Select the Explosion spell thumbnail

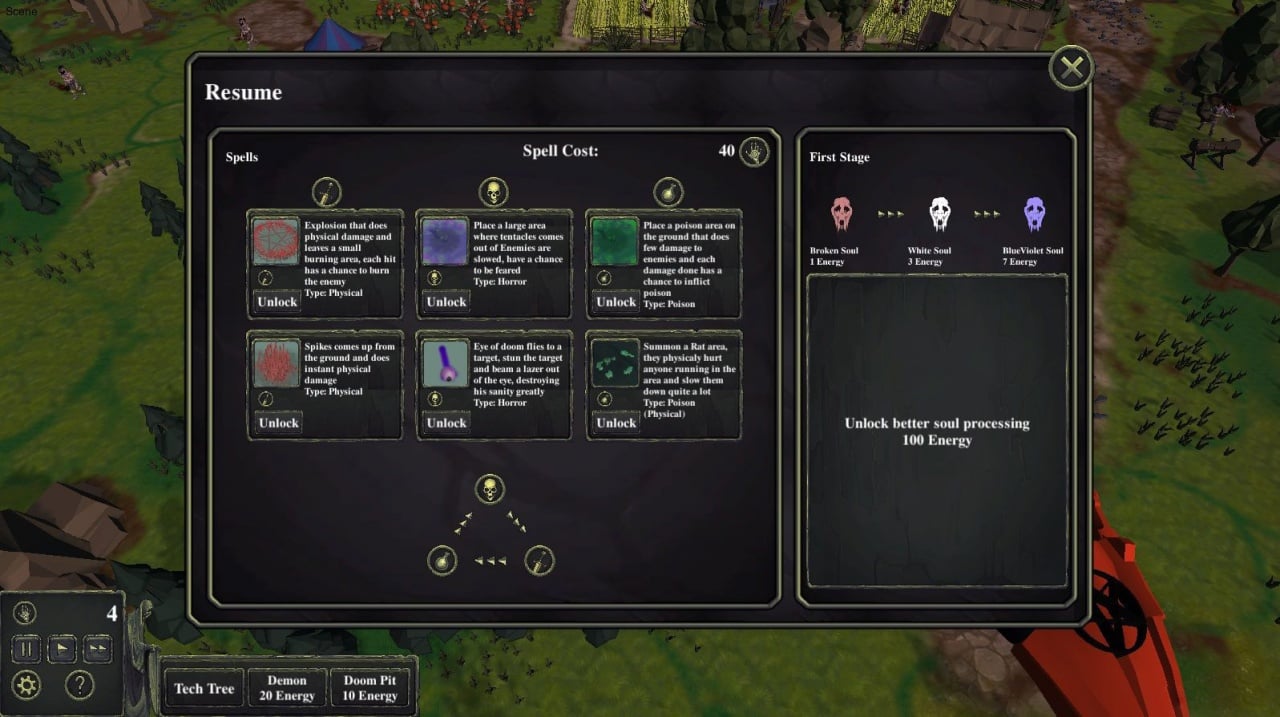(276, 242)
